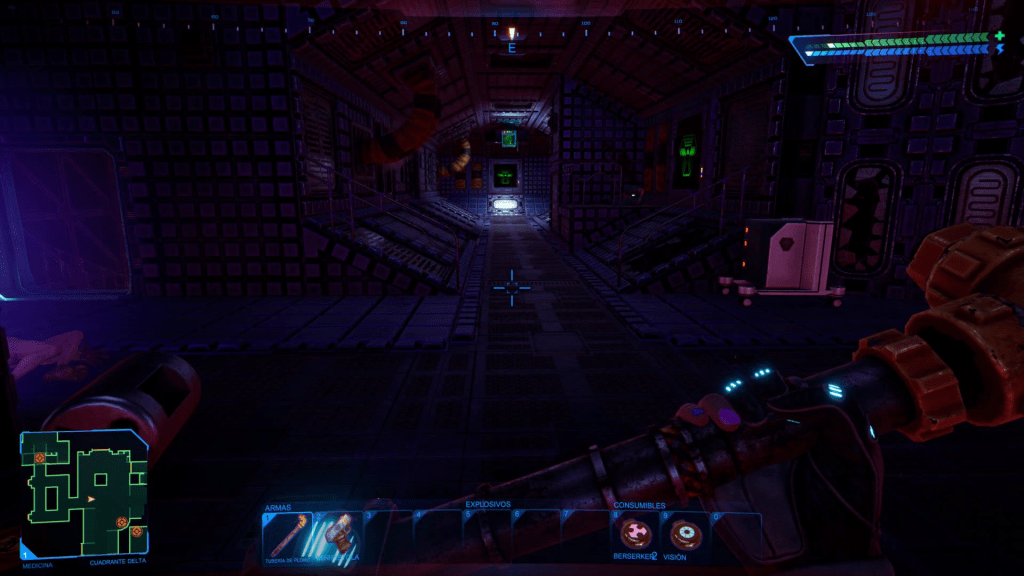The image size is (1024, 576).
Task: Select the lead pipe weapon slot
Action: tap(287, 535)
